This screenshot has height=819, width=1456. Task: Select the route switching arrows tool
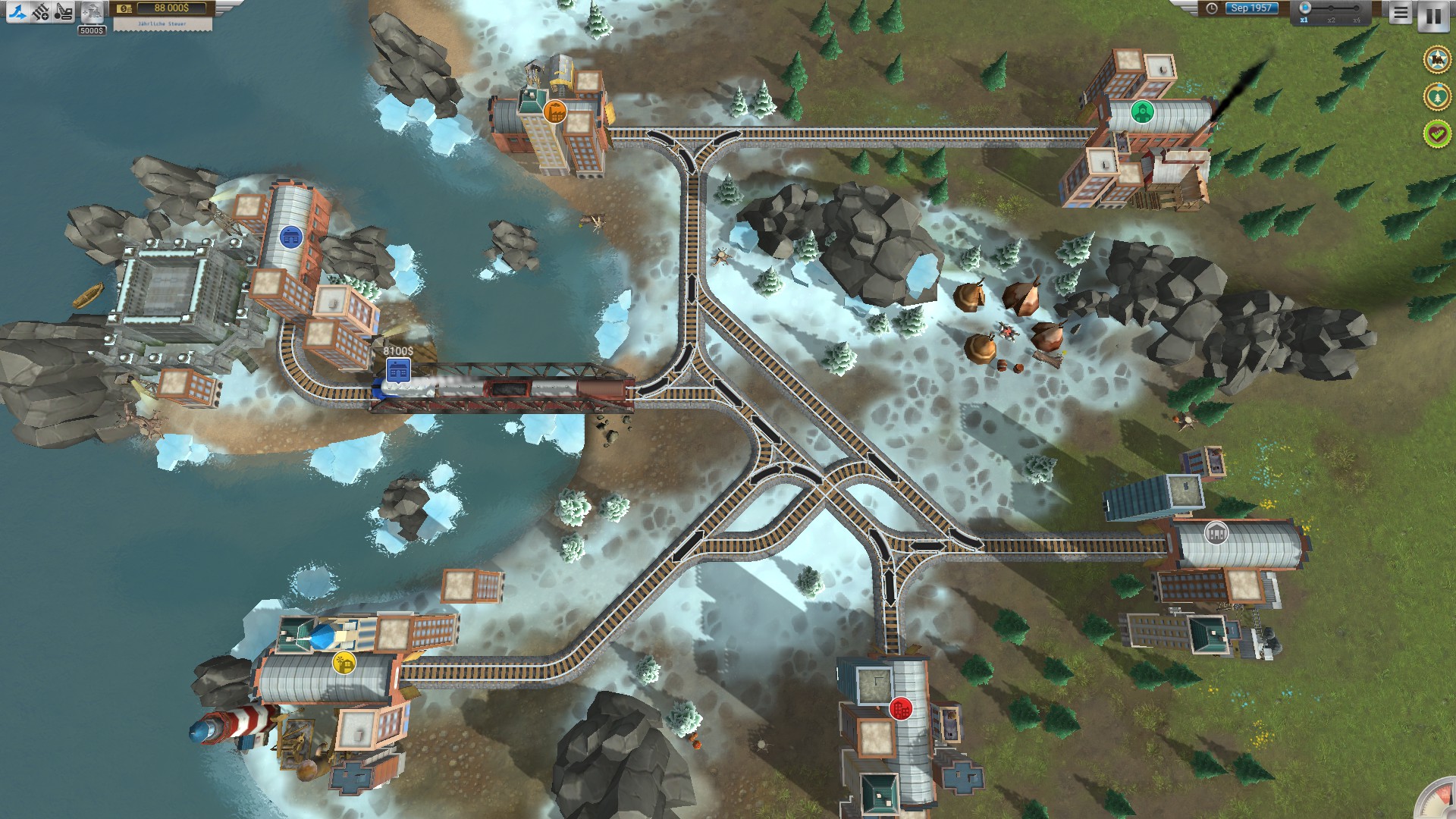[x=17, y=11]
